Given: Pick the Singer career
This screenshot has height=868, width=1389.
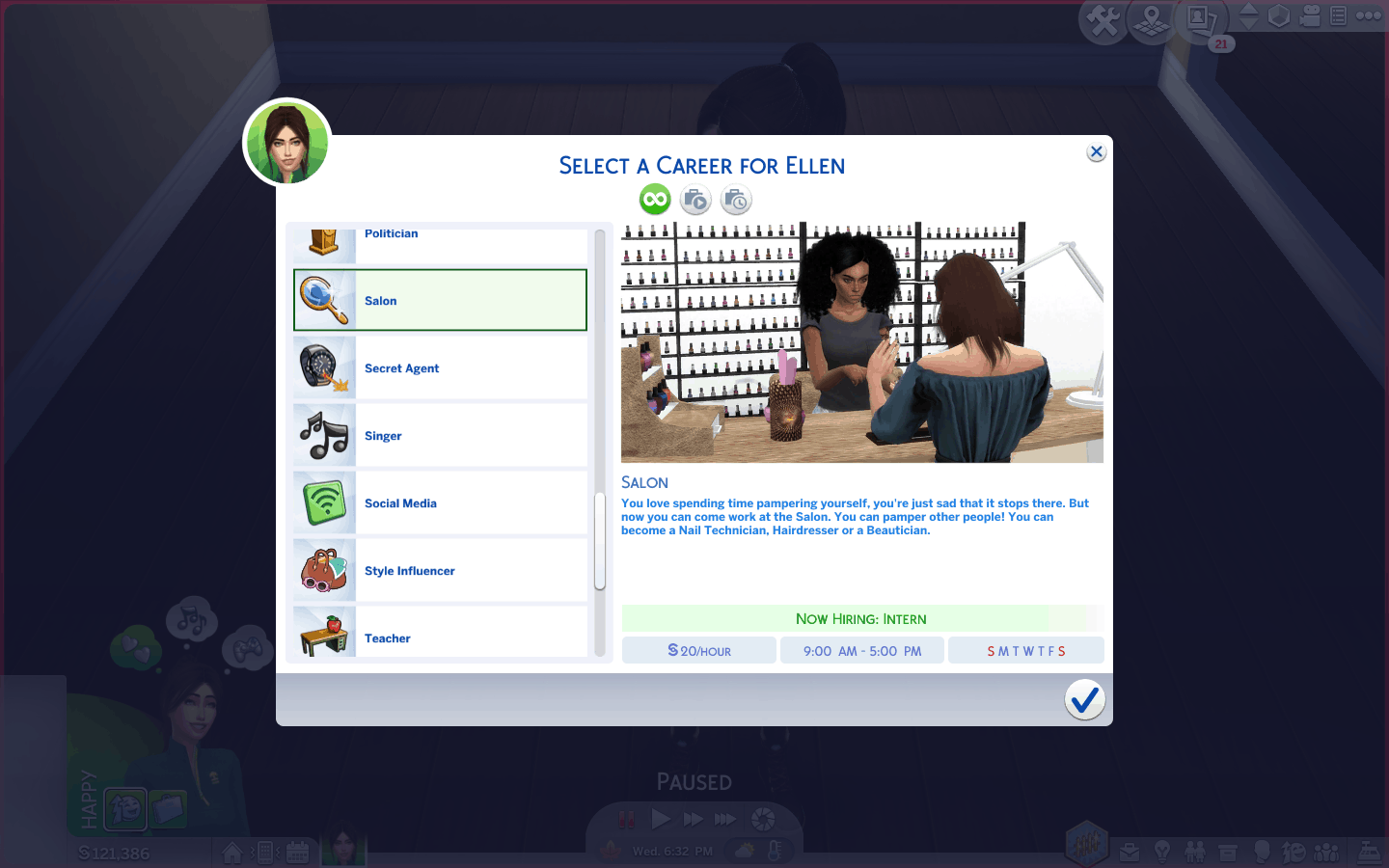Looking at the screenshot, I should 440,436.
